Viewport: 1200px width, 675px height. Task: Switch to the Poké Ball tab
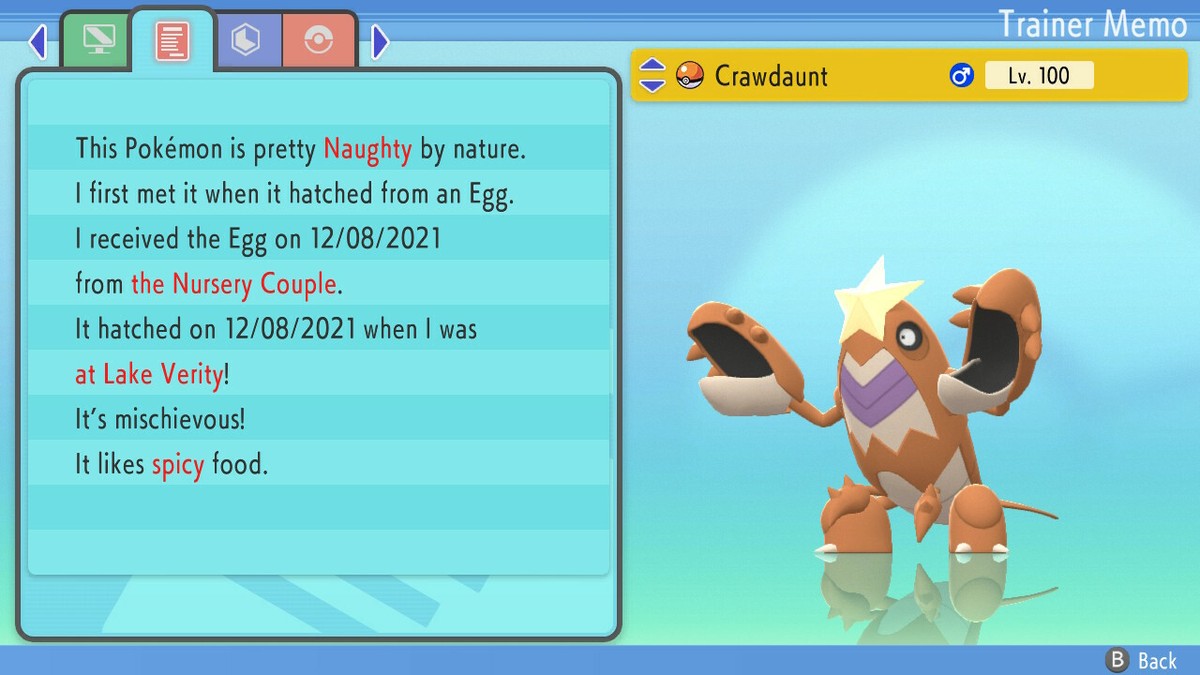[319, 40]
